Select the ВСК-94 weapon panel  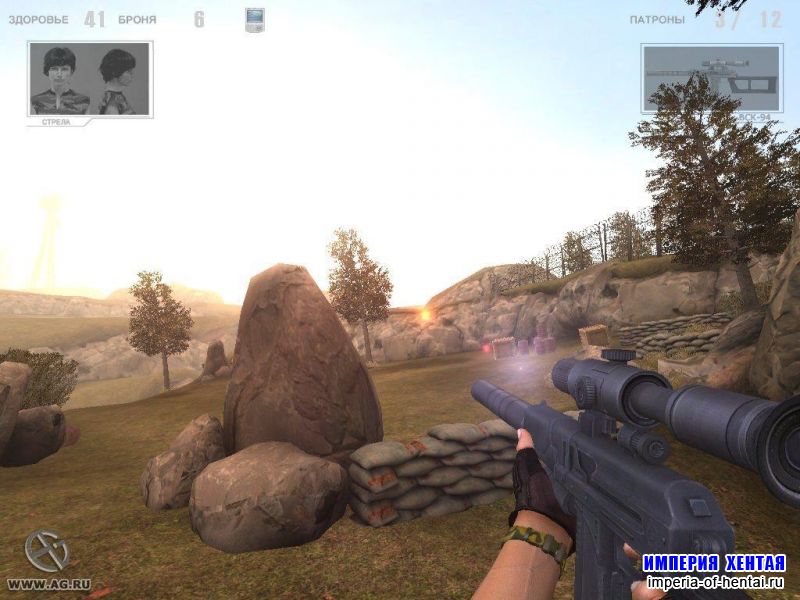coord(711,79)
